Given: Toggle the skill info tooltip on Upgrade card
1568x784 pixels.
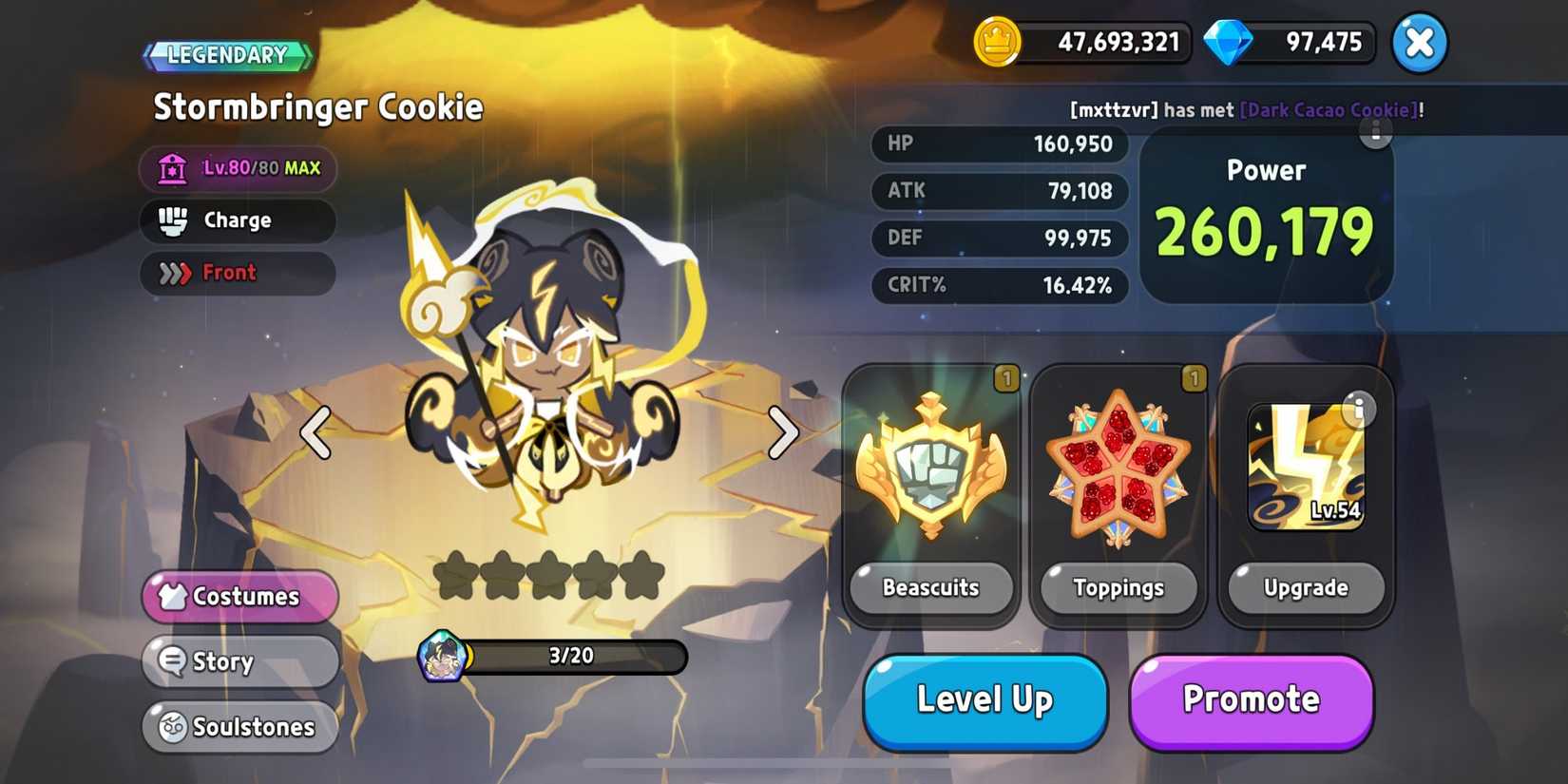Looking at the screenshot, I should pyautogui.click(x=1361, y=409).
